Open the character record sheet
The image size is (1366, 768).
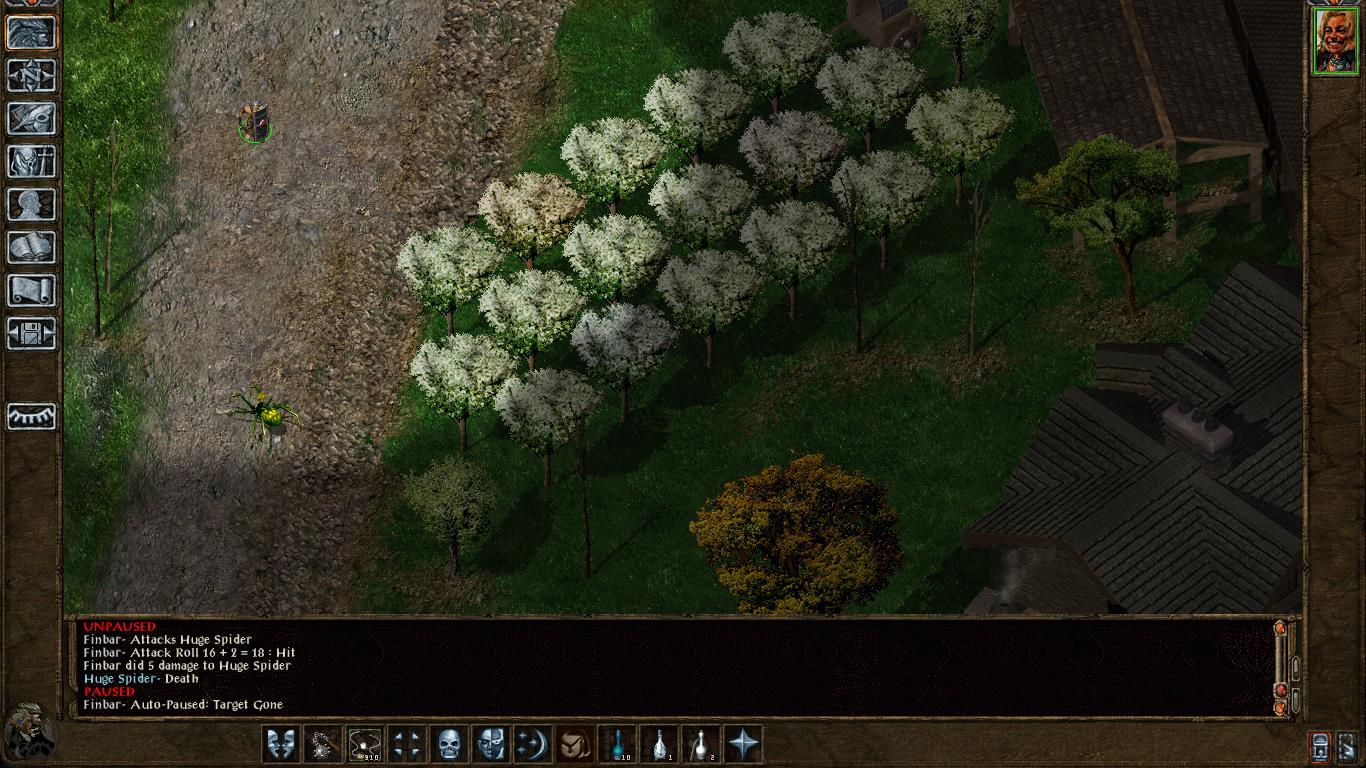click(31, 204)
